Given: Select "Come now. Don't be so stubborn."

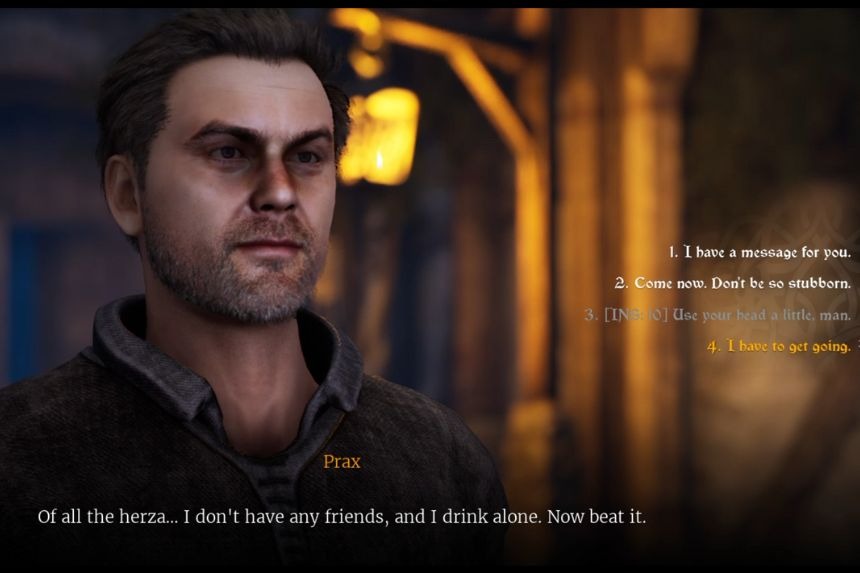Looking at the screenshot, I should click(733, 283).
